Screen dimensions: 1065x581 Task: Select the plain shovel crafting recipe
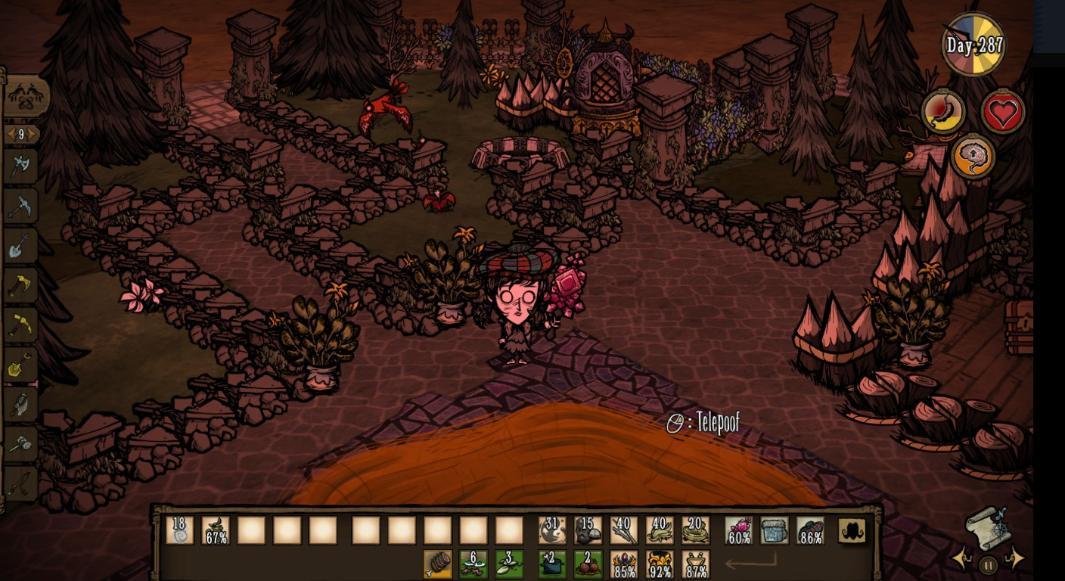point(21,246)
